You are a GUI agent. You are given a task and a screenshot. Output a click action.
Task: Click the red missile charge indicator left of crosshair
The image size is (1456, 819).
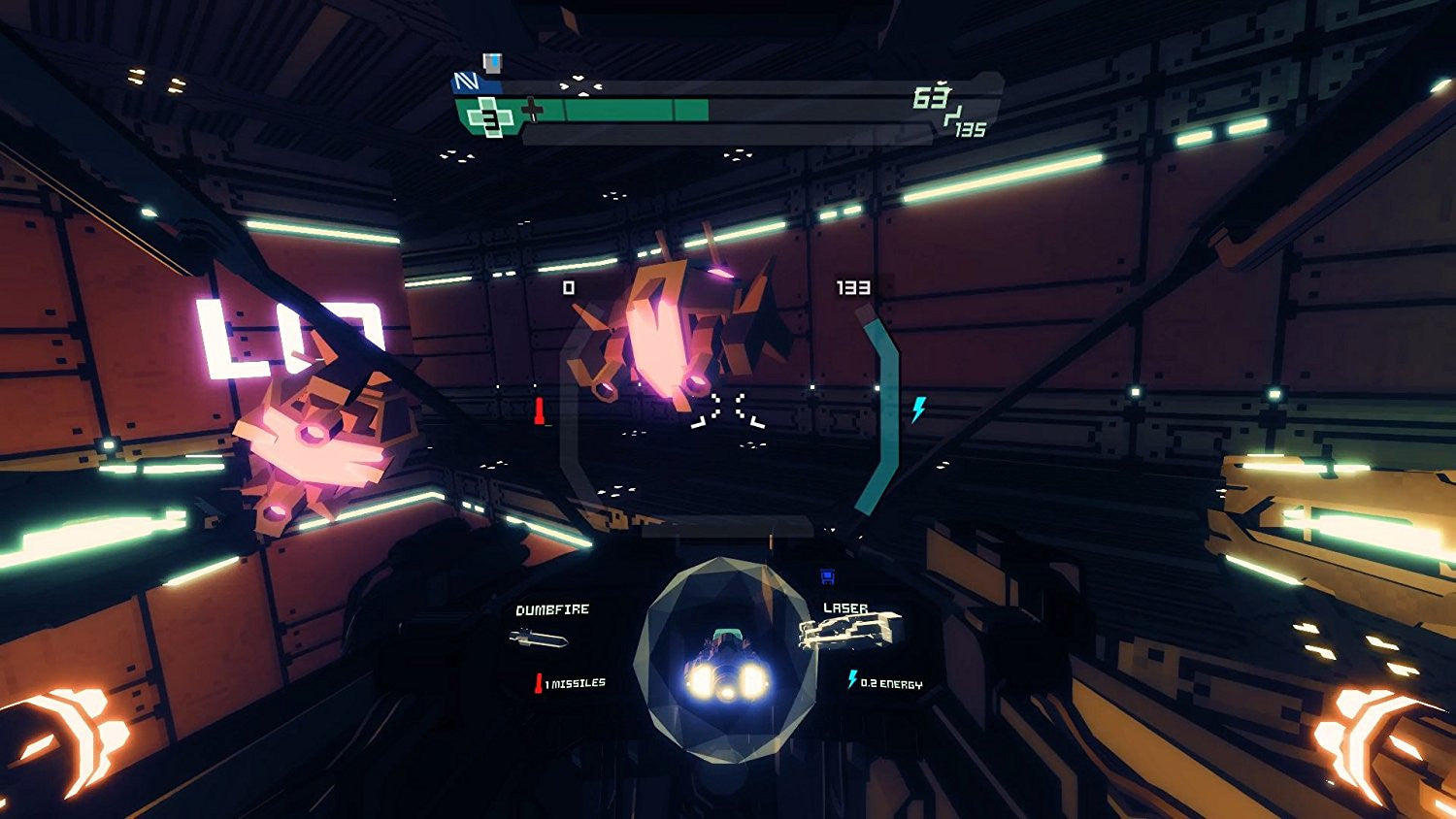point(540,411)
